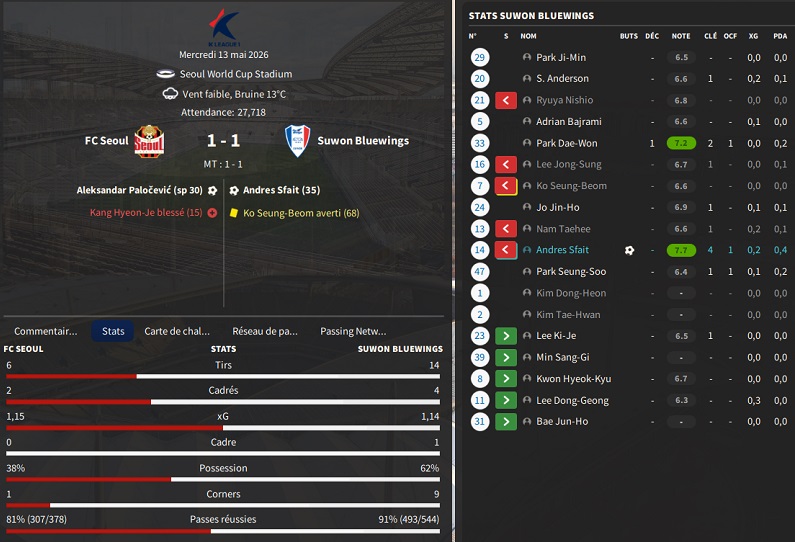Select Kwon Hyeok-Kyu's row

click(x=573, y=379)
